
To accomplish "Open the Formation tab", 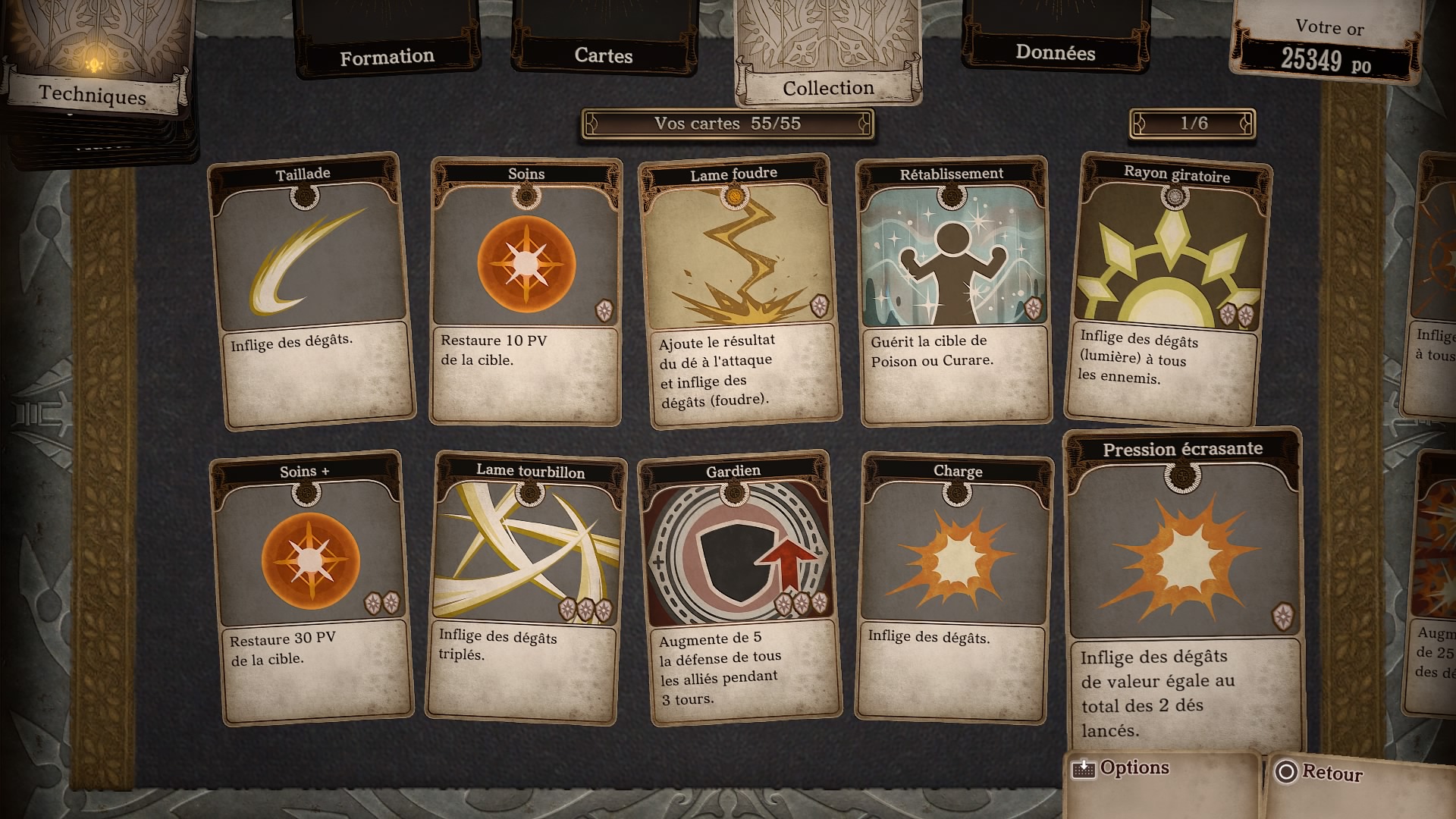I will (387, 57).
